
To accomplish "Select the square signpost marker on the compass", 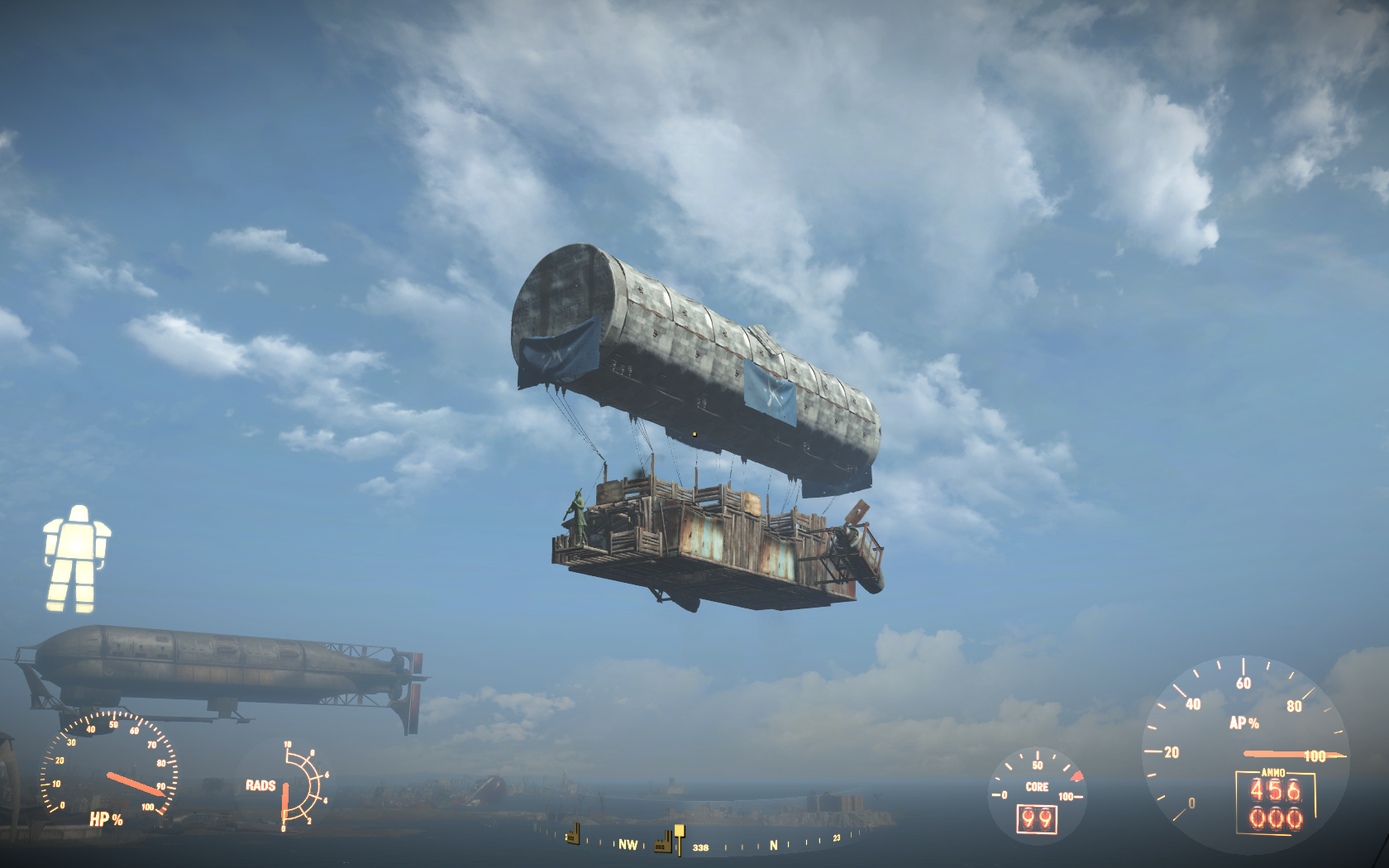I will pyautogui.click(x=679, y=837).
